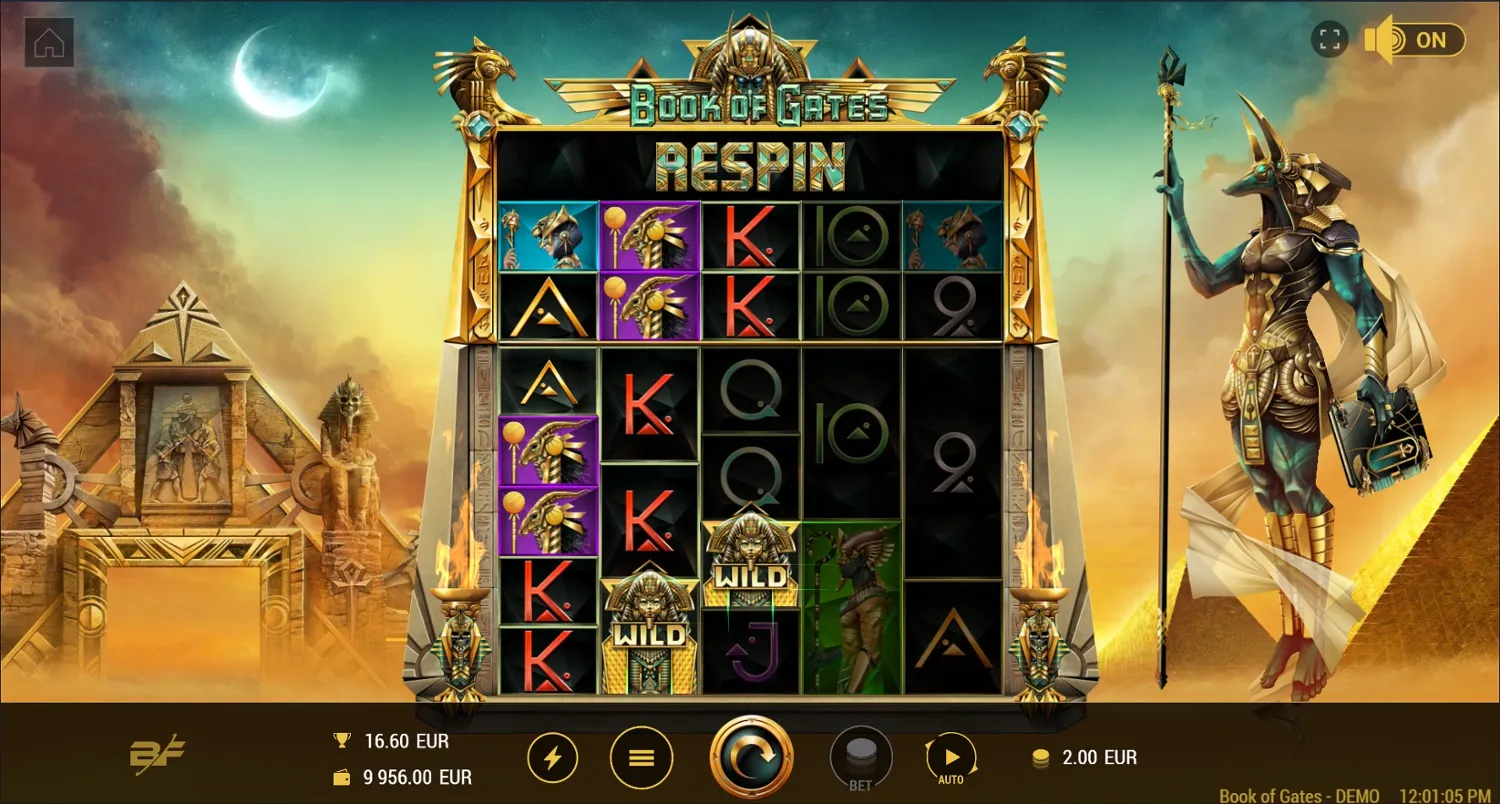Open the hamburger game menu icon

pos(641,757)
